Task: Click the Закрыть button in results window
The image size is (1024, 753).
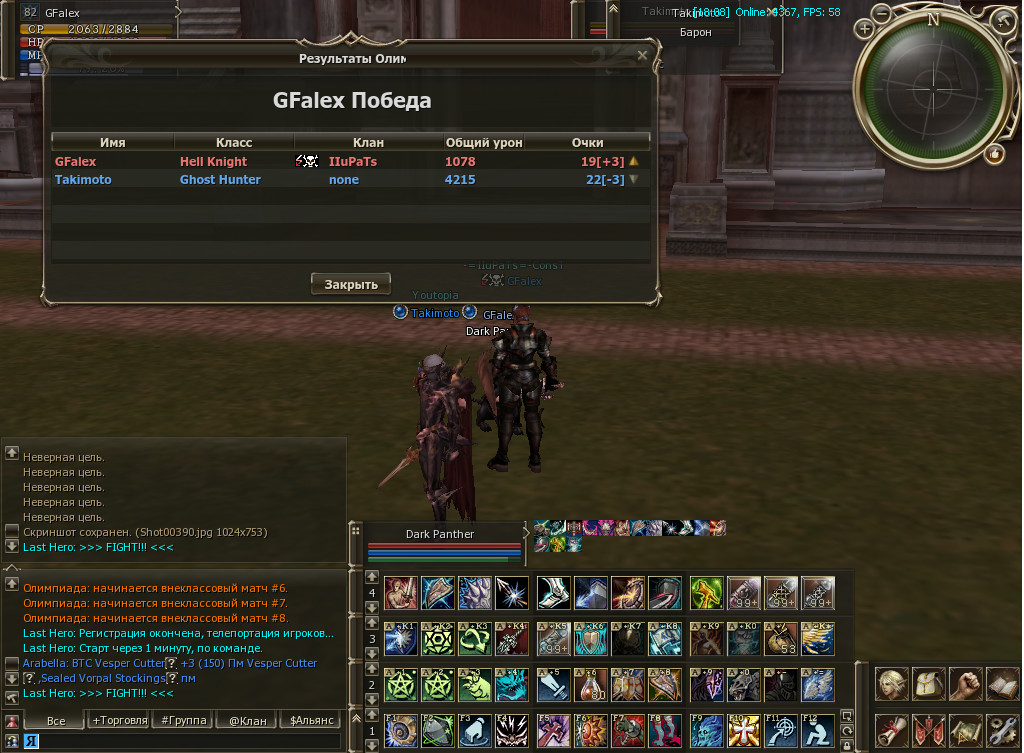Action: coord(350,284)
